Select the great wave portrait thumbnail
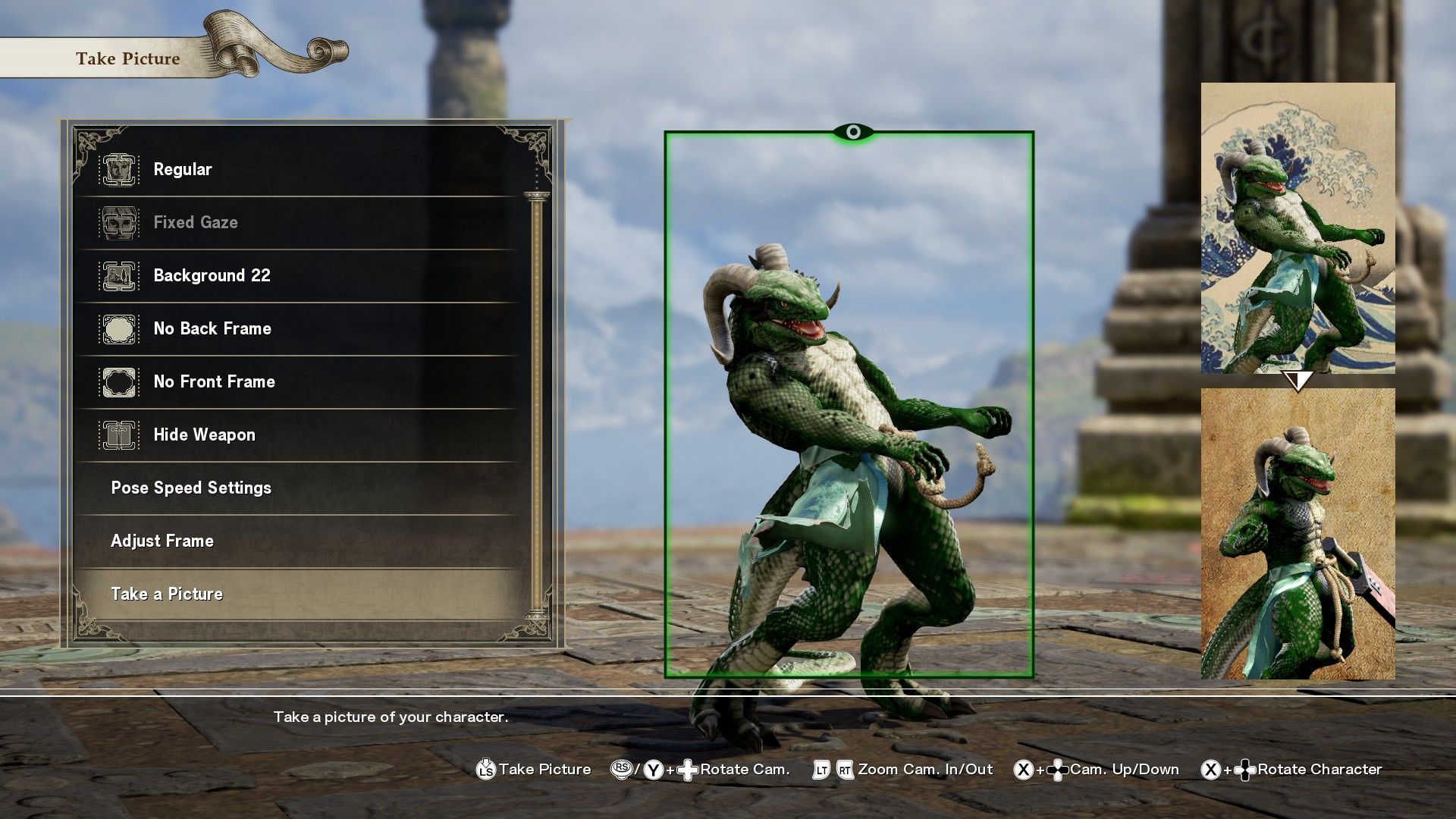The height and width of the screenshot is (819, 1456). [1298, 227]
